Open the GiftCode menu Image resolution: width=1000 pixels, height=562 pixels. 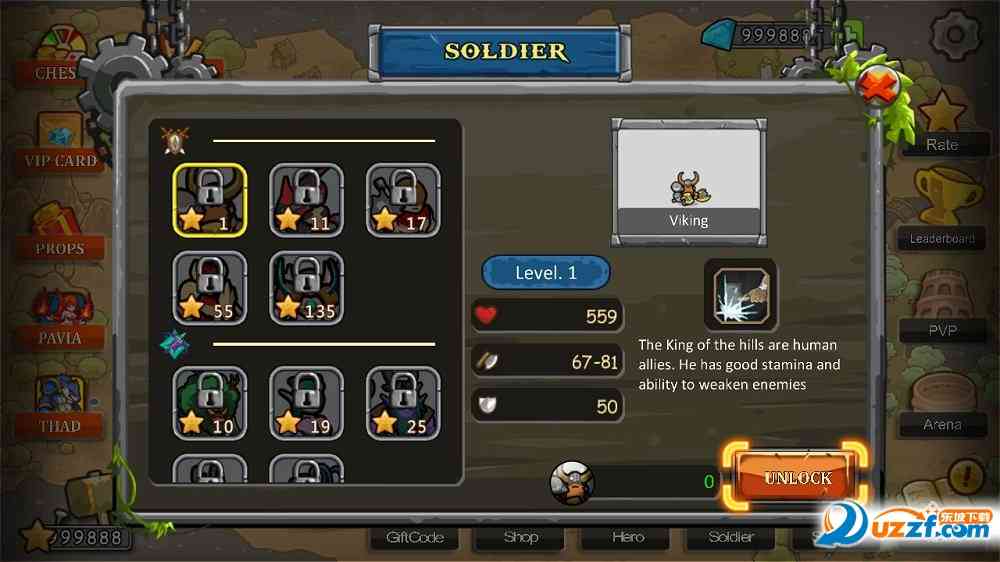coord(415,537)
